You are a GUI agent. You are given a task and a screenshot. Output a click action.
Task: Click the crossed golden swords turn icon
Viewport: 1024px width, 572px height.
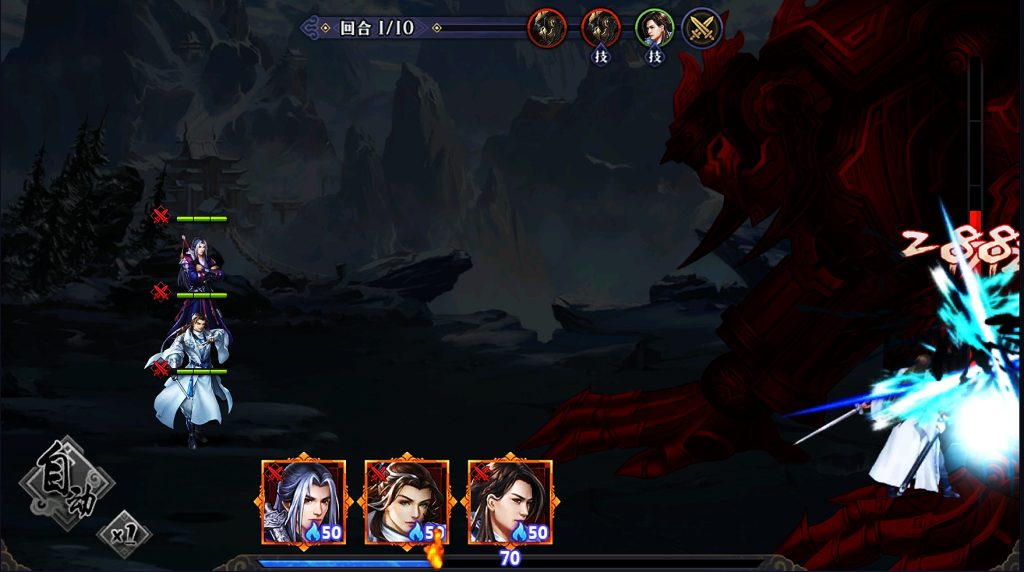(x=702, y=28)
